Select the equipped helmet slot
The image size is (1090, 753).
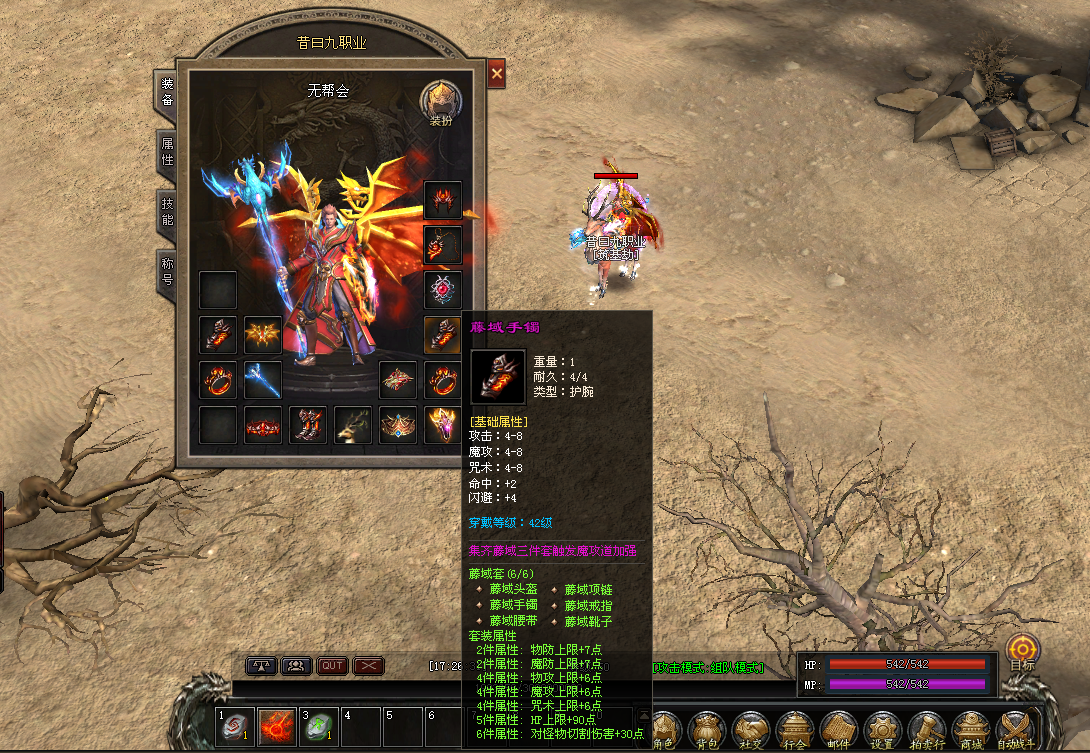(x=442, y=200)
